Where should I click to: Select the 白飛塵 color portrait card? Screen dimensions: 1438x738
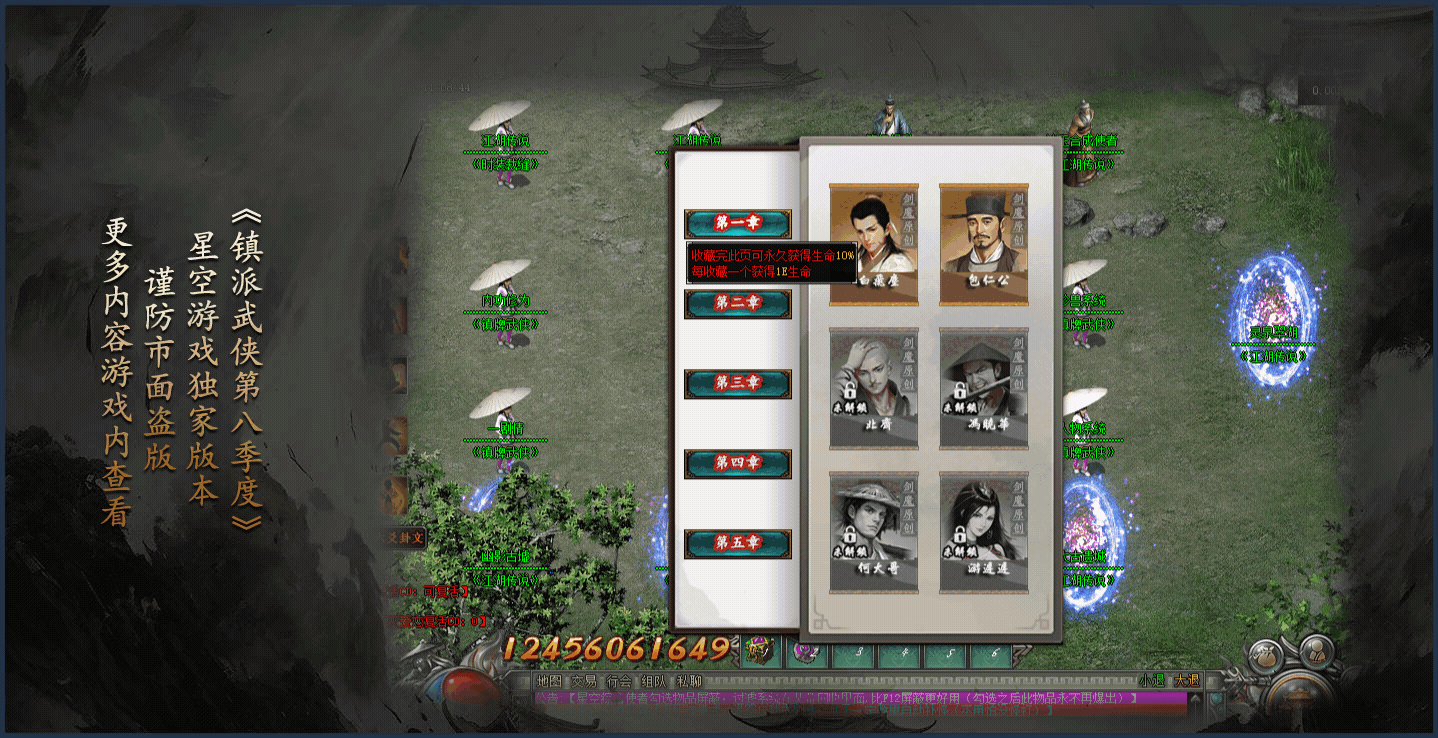click(x=874, y=244)
